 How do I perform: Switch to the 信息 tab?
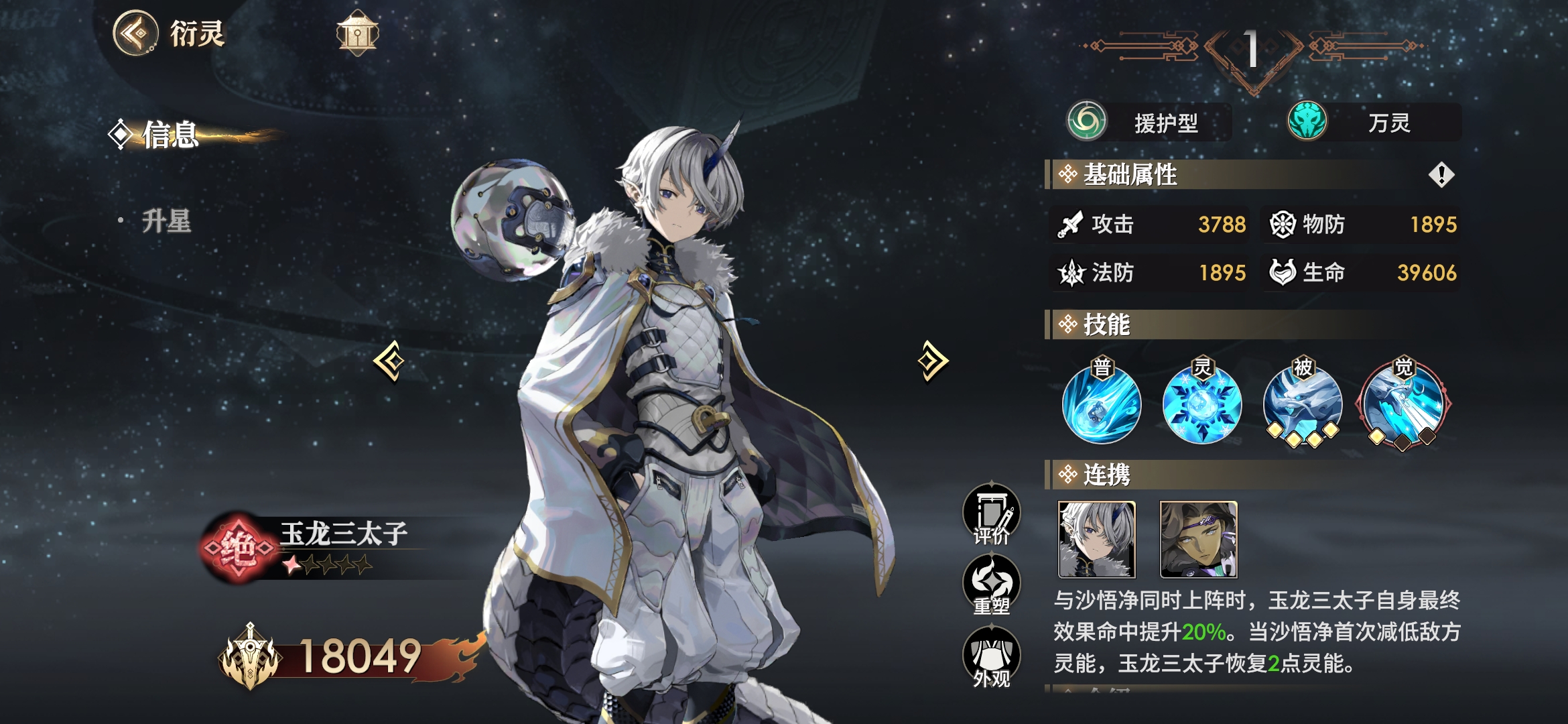click(x=170, y=135)
